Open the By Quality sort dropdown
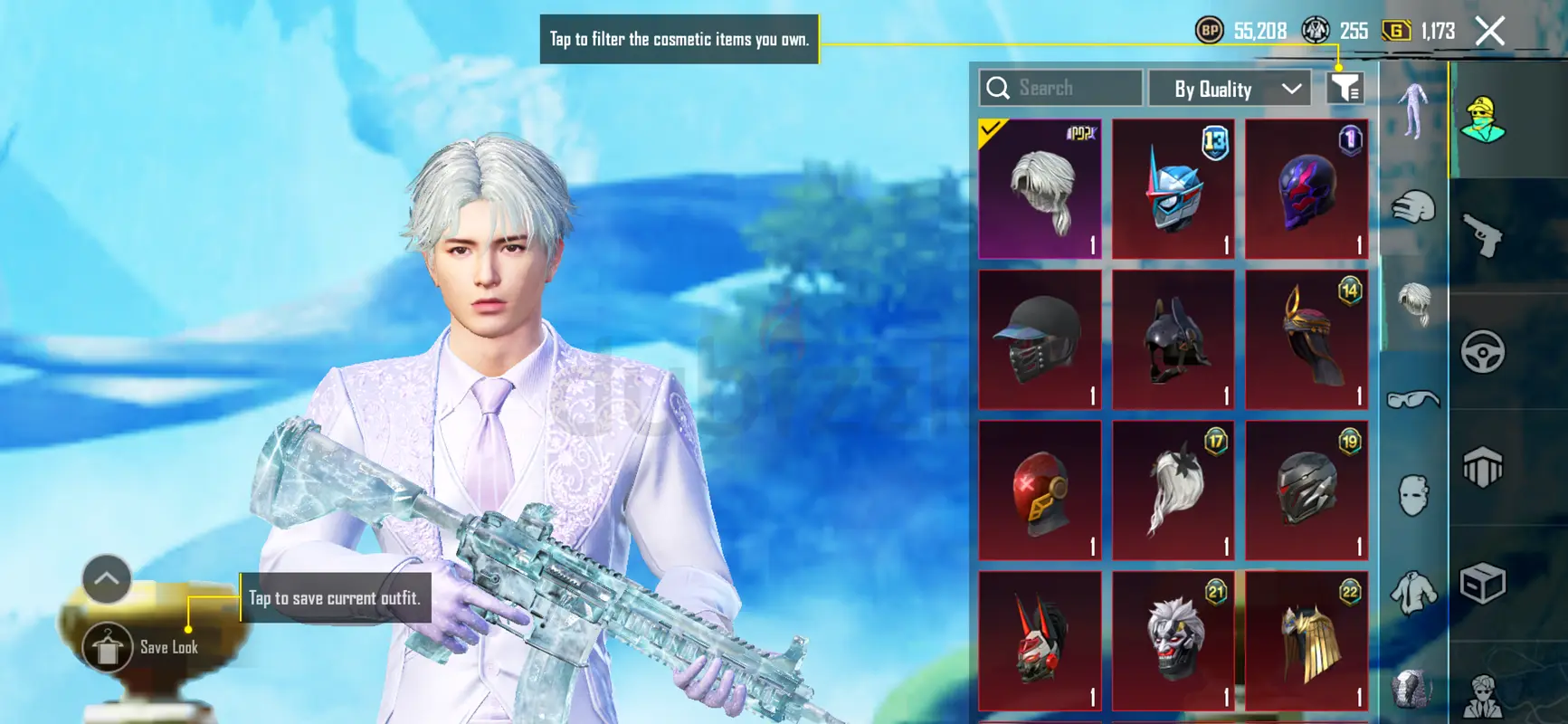This screenshot has height=724, width=1568. [1230, 89]
